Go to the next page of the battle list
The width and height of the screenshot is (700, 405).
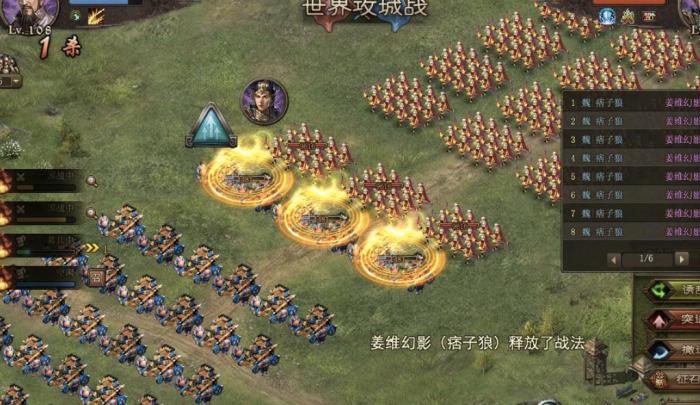pos(682,259)
